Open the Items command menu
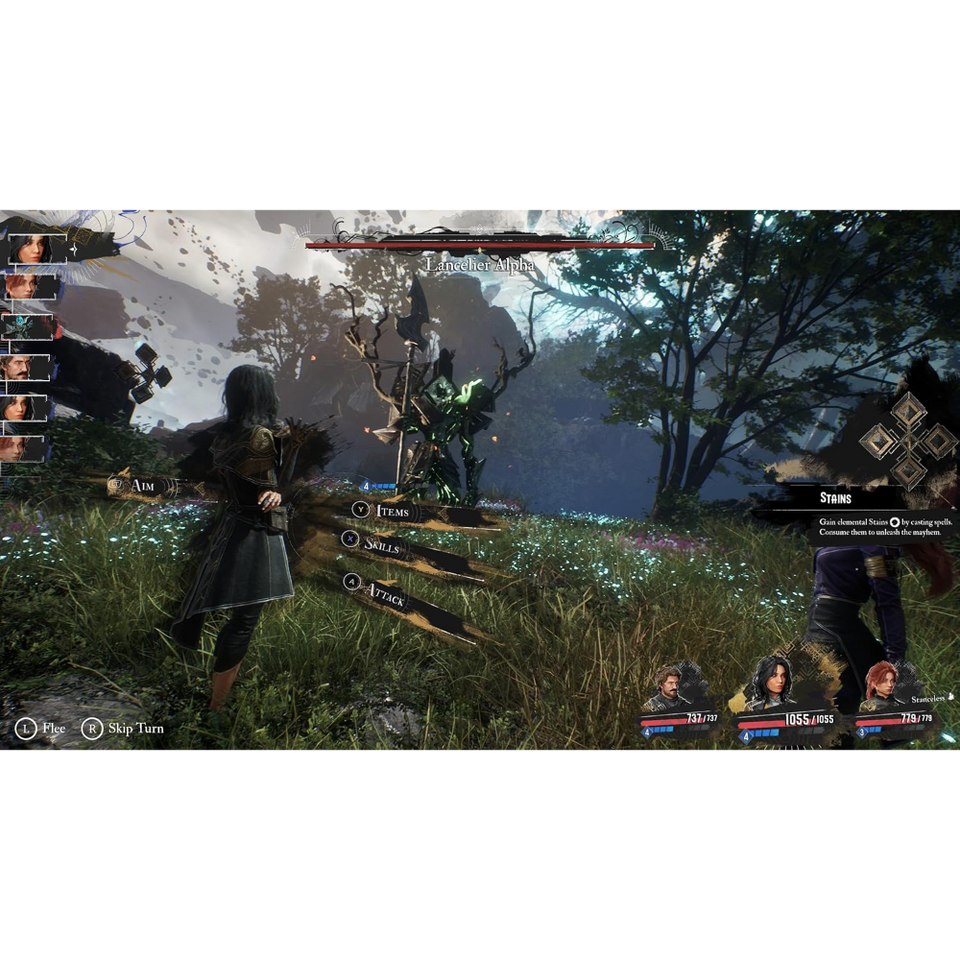Viewport: 960px width, 960px height. click(392, 511)
